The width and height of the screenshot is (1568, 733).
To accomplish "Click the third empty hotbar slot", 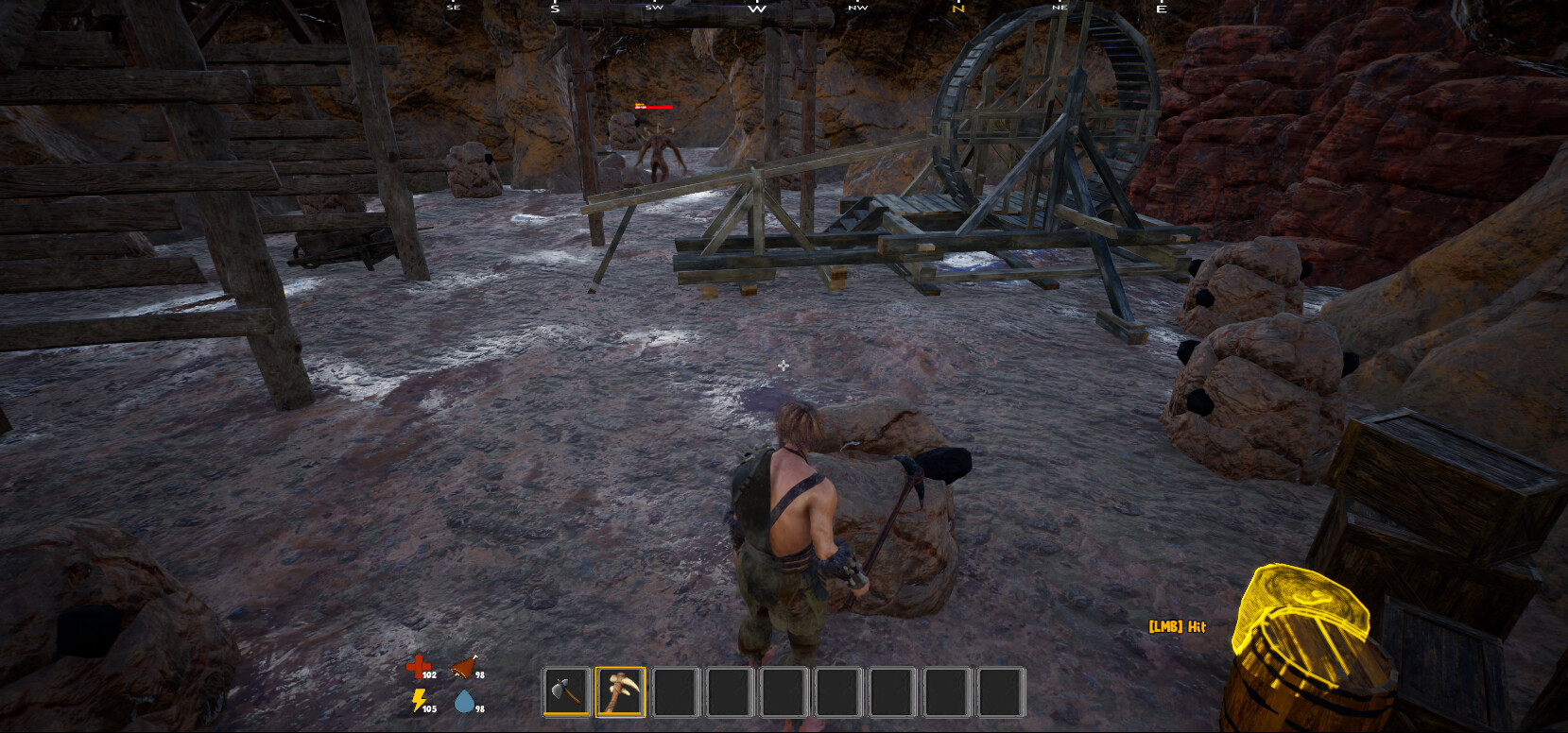I will tap(672, 690).
